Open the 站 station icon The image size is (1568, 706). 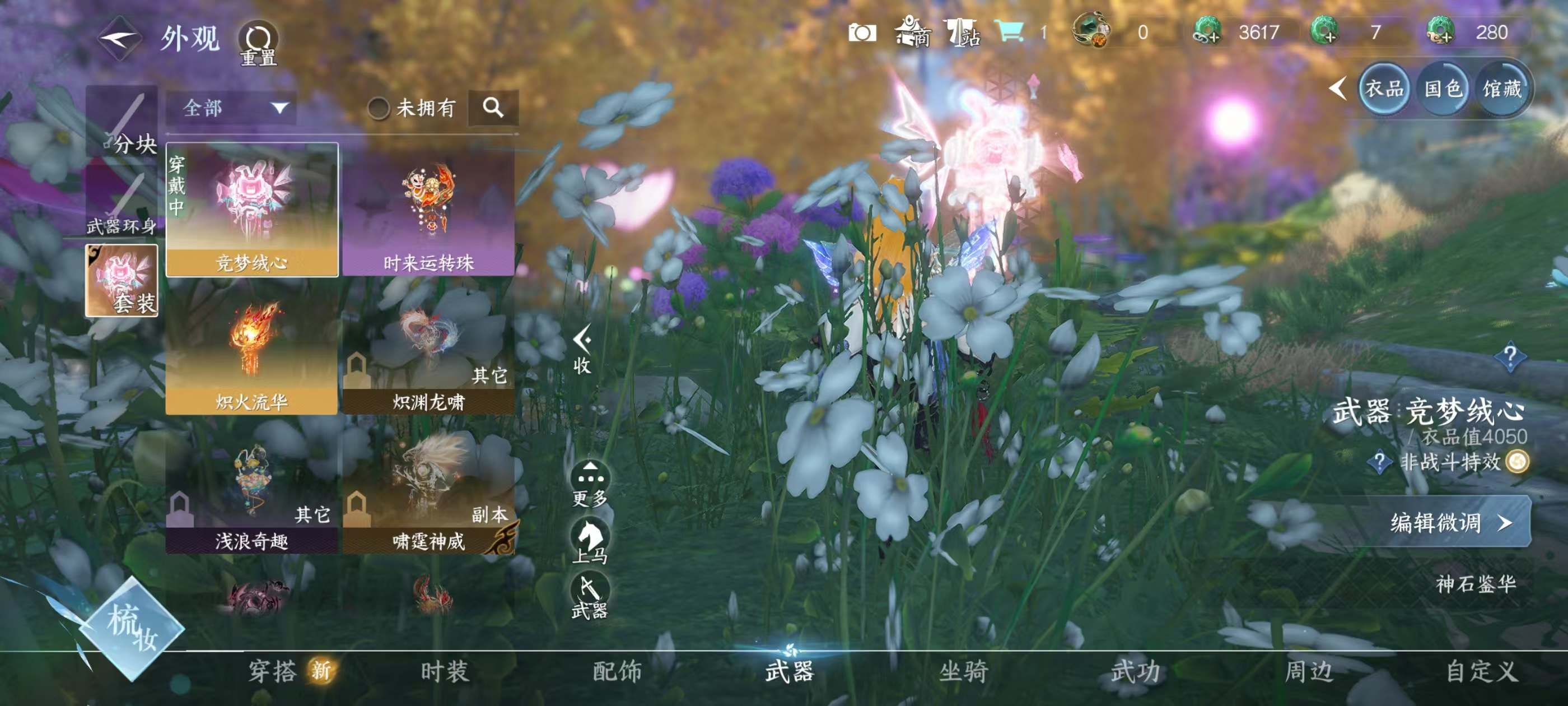pos(962,34)
